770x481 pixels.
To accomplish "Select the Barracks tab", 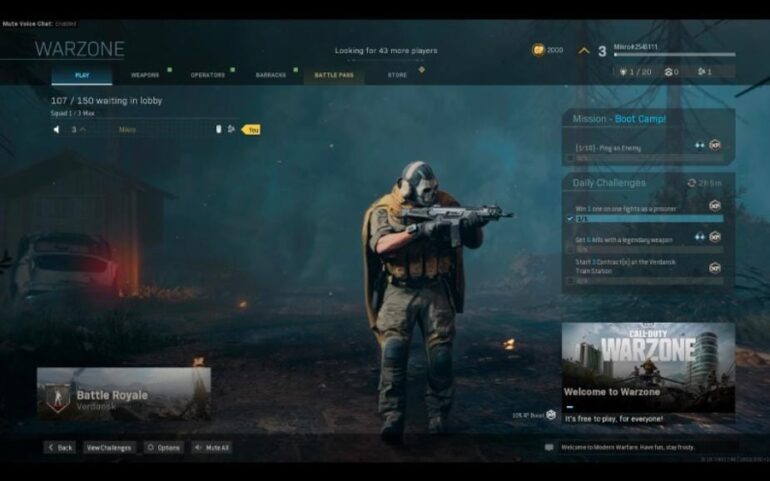I will [x=271, y=75].
